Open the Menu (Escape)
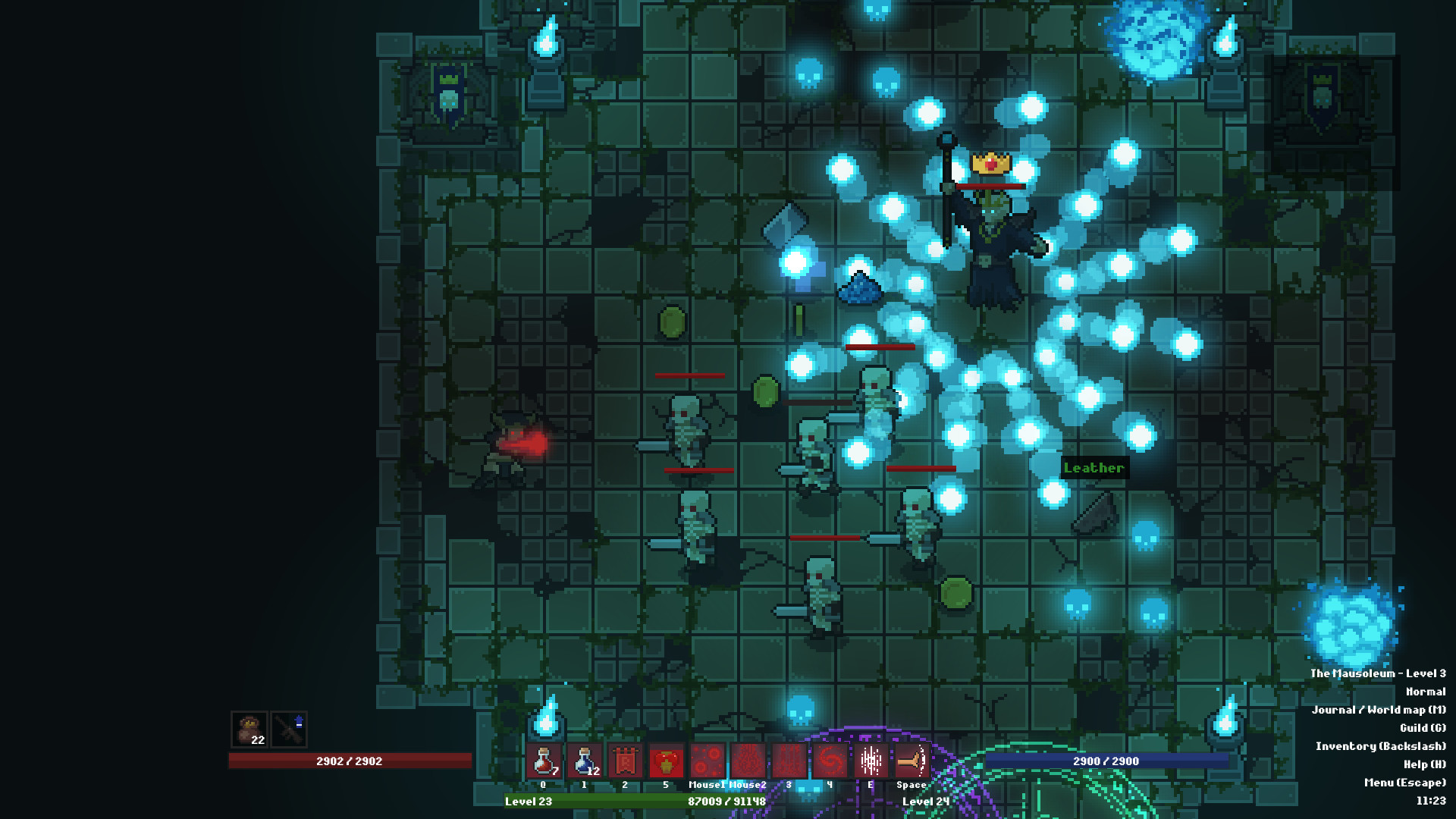 (1404, 781)
